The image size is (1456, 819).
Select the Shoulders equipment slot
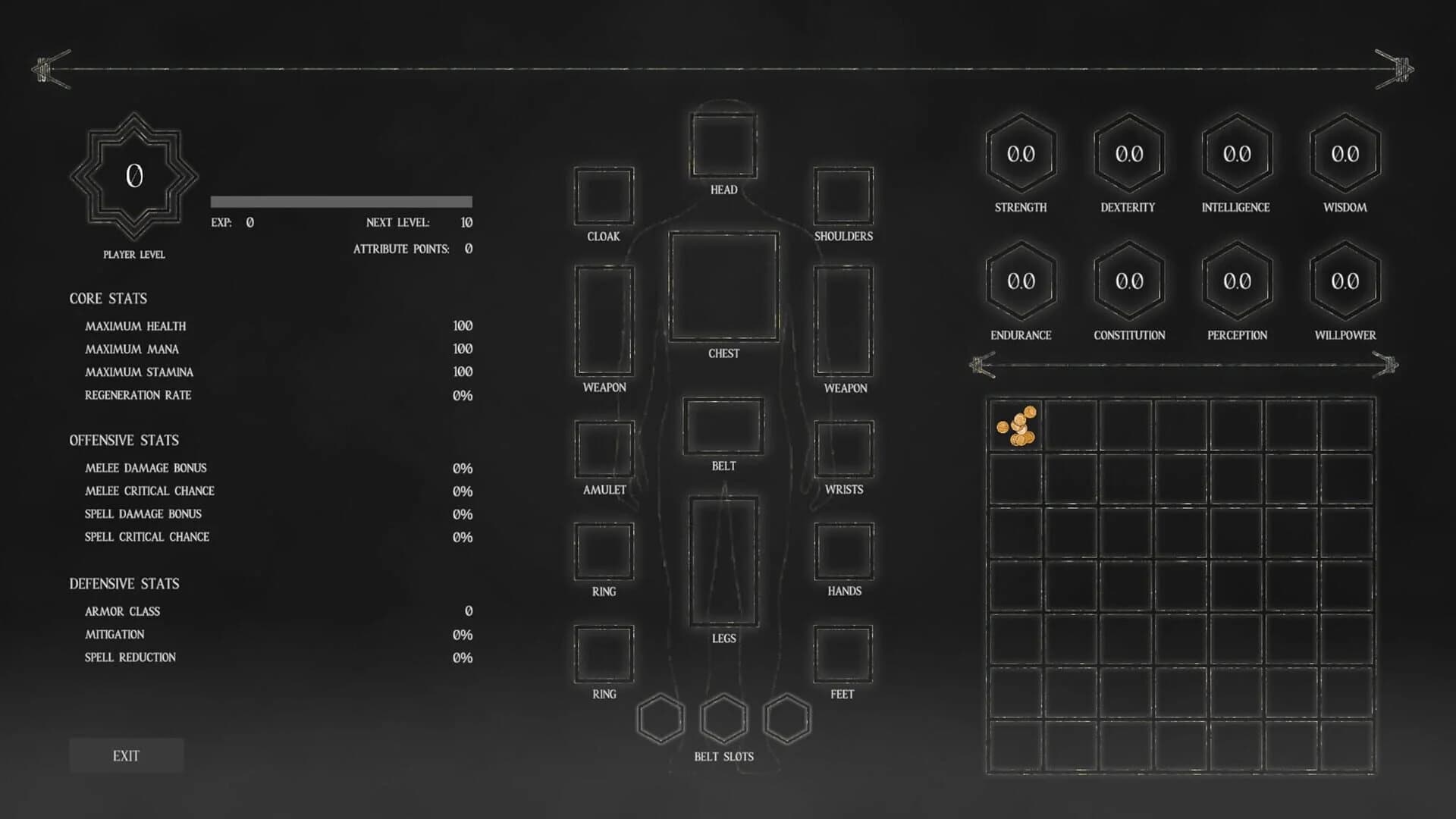(x=843, y=197)
